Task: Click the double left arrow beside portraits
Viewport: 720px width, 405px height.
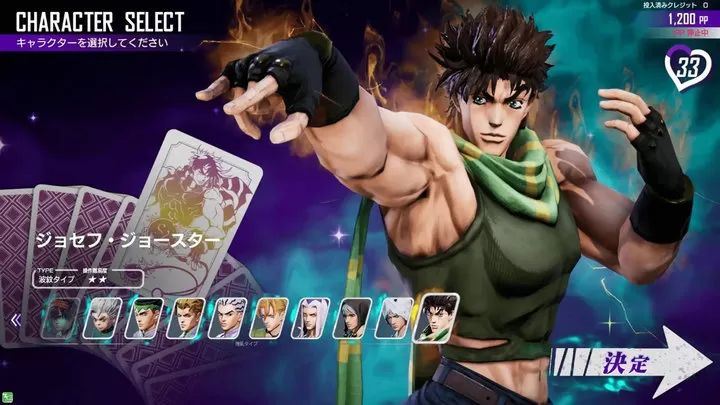Action: 15,321
